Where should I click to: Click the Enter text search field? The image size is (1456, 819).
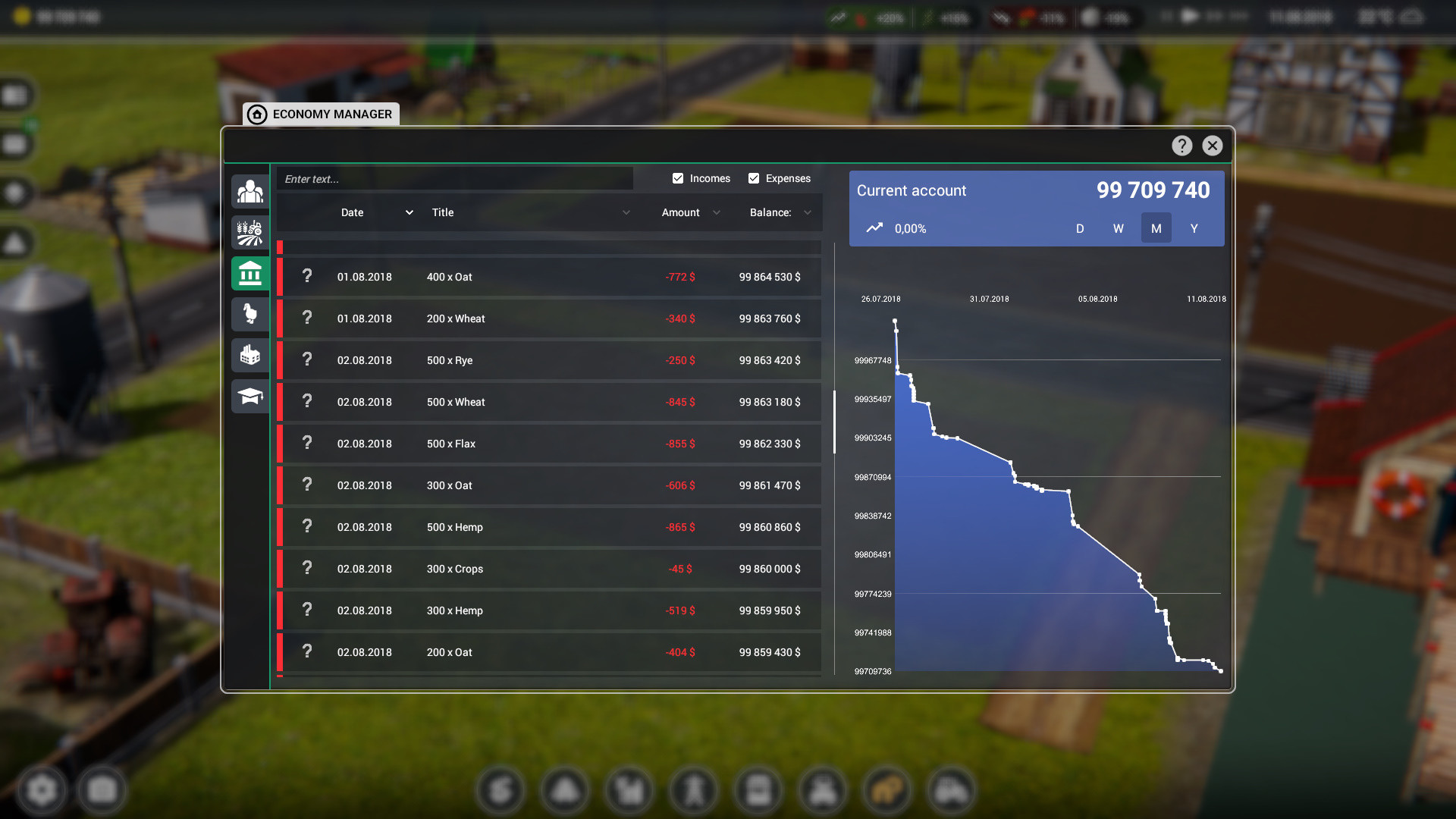click(455, 178)
